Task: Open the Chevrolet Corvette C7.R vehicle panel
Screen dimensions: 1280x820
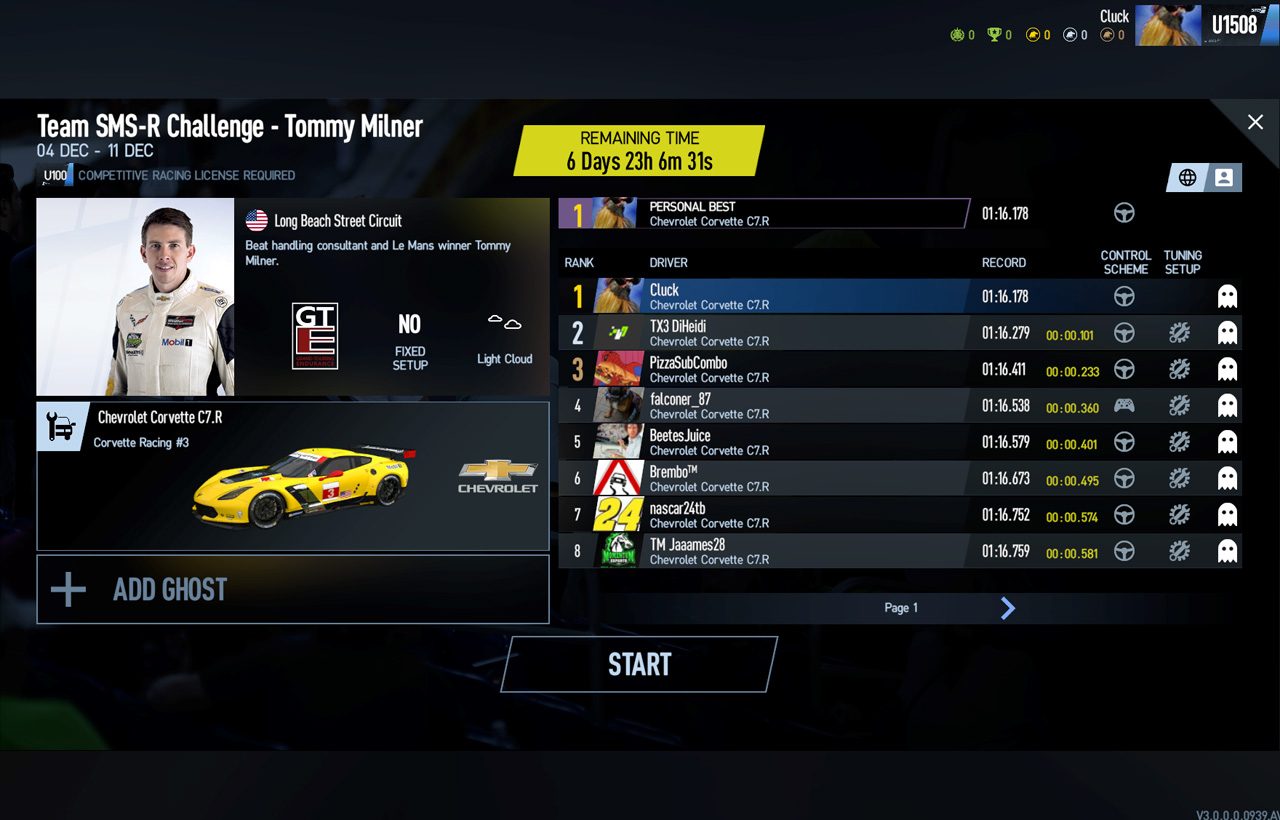Action: 292,476
